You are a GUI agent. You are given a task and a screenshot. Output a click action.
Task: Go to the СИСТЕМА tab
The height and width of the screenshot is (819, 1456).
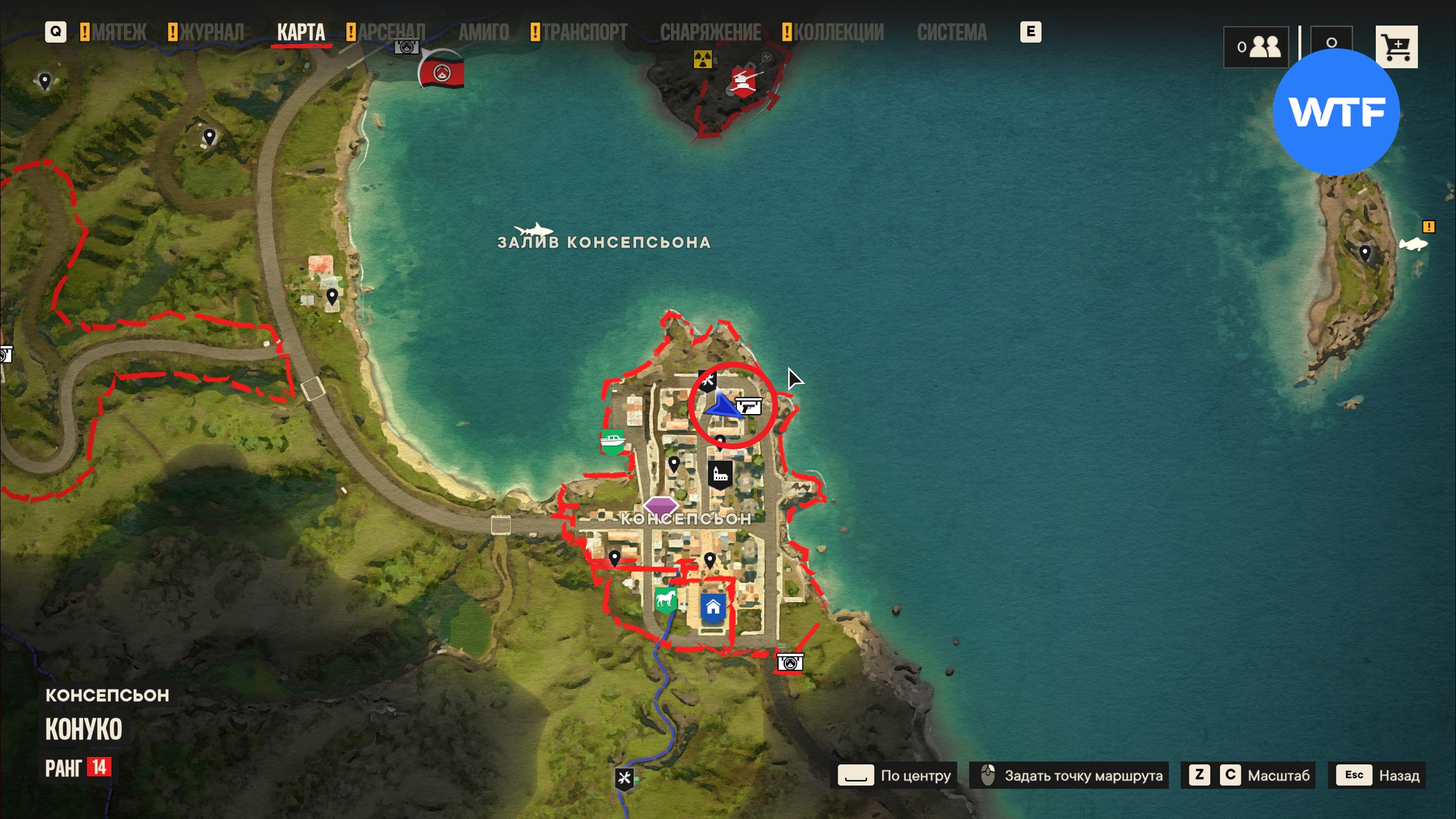[x=952, y=32]
